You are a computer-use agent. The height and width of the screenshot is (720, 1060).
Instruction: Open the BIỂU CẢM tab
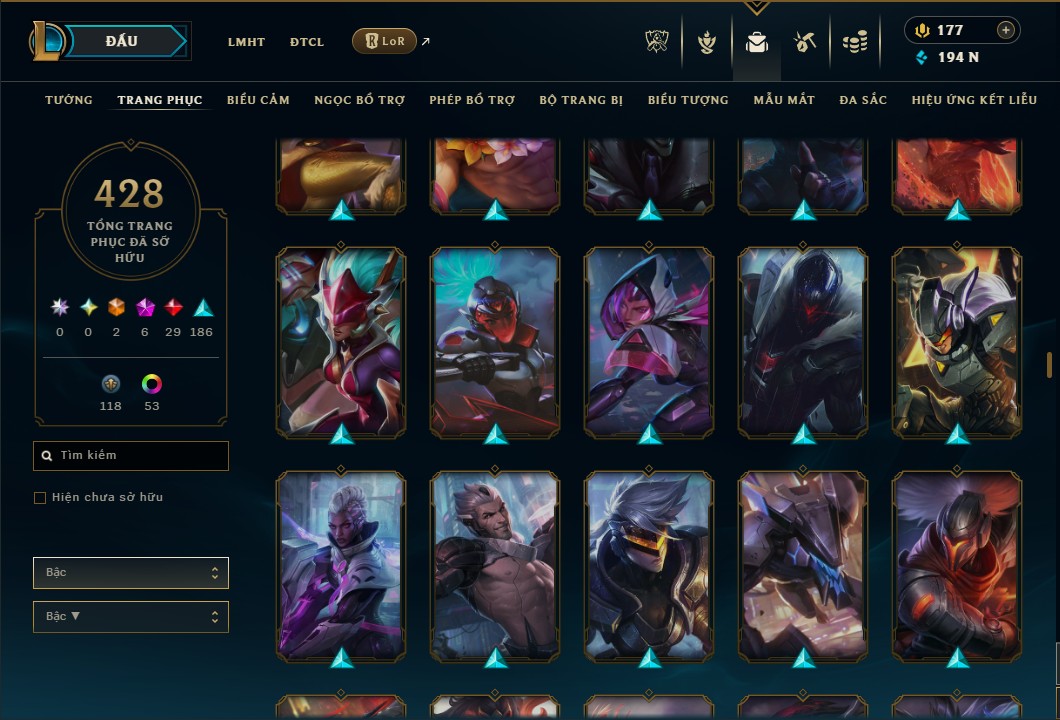click(x=258, y=100)
